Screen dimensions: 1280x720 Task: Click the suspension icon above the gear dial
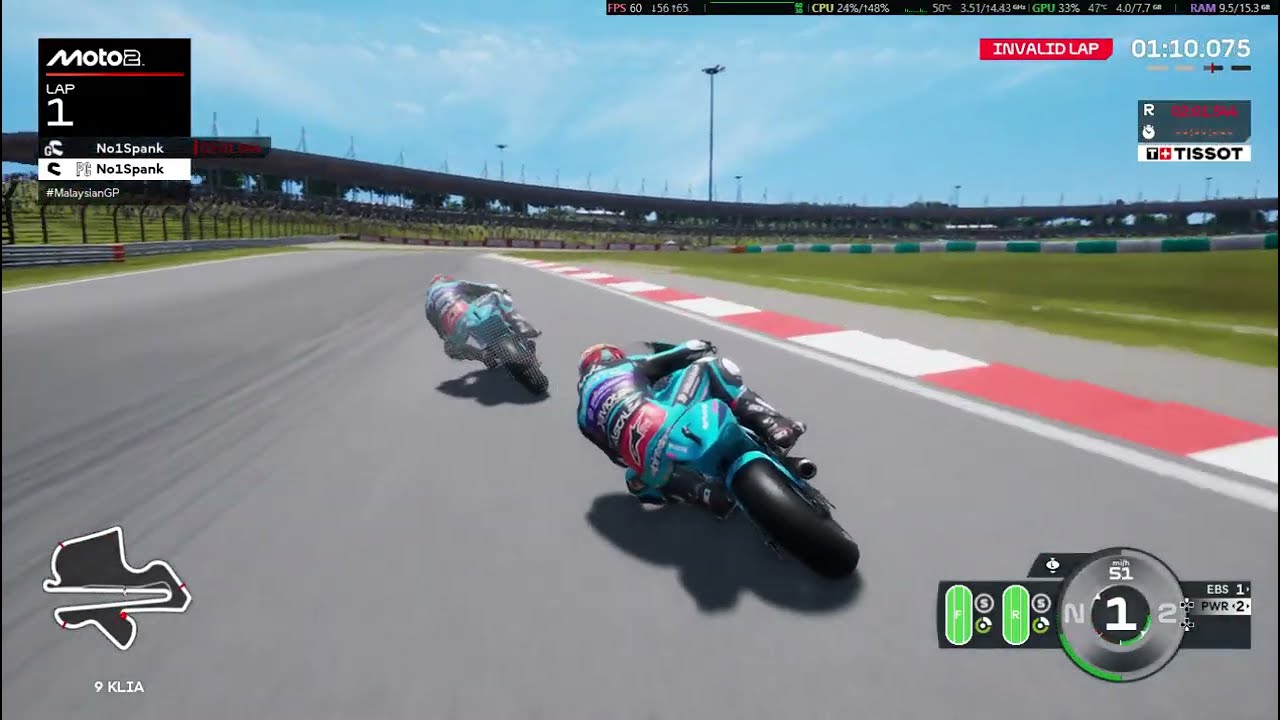(1052, 564)
